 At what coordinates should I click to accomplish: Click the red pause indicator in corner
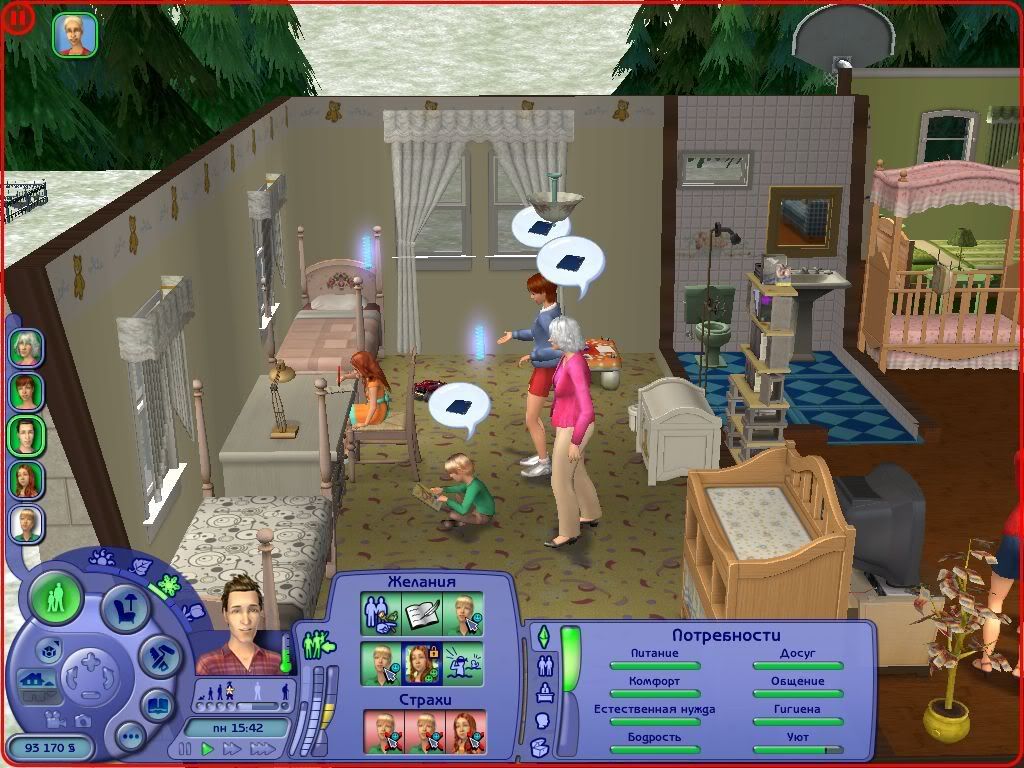(x=18, y=20)
